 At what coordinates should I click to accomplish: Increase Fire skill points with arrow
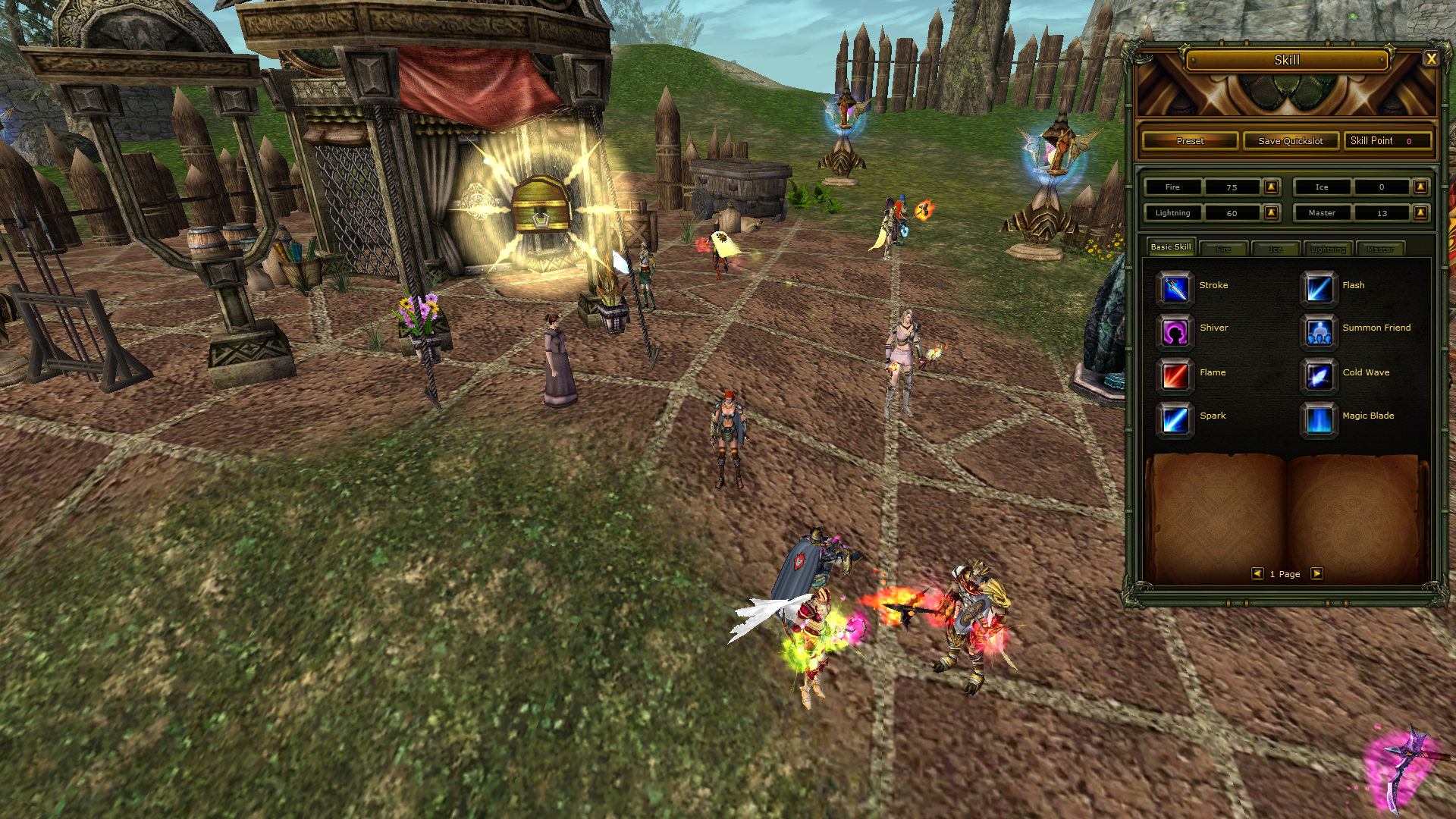click(1272, 187)
